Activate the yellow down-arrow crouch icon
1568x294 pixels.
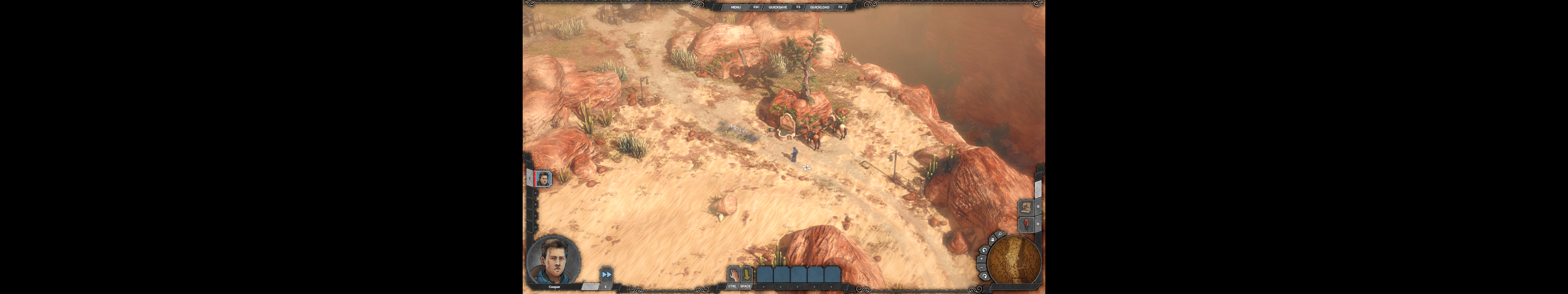point(746,274)
